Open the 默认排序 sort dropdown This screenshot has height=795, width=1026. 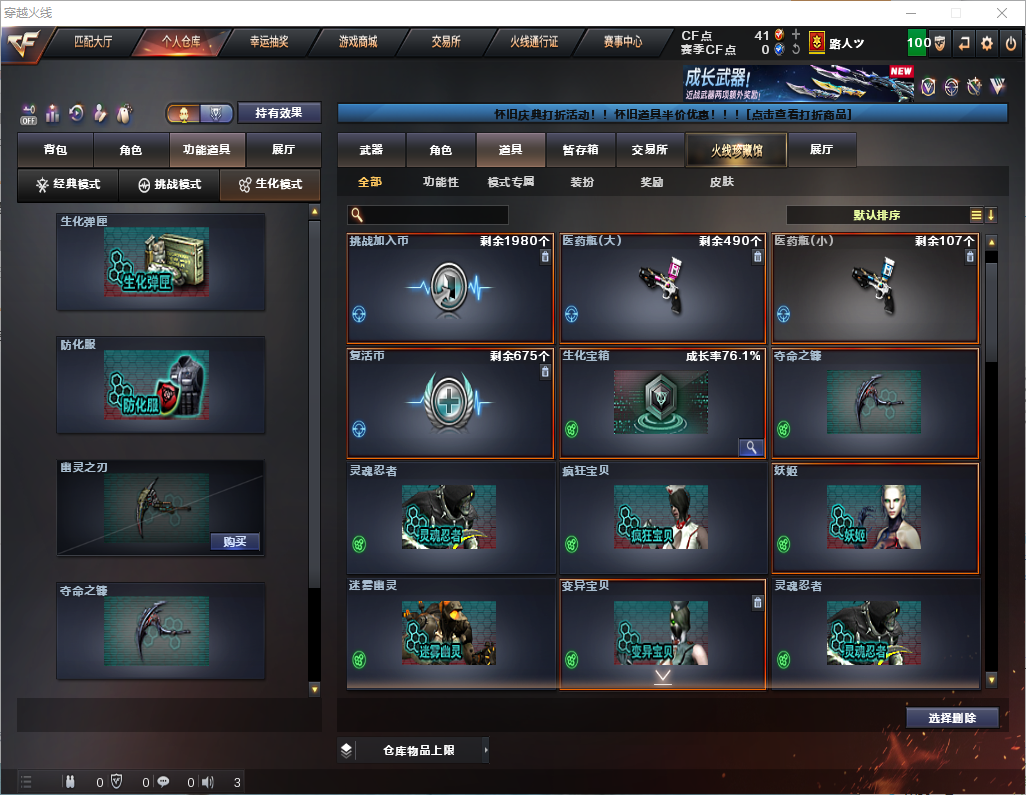pos(875,215)
